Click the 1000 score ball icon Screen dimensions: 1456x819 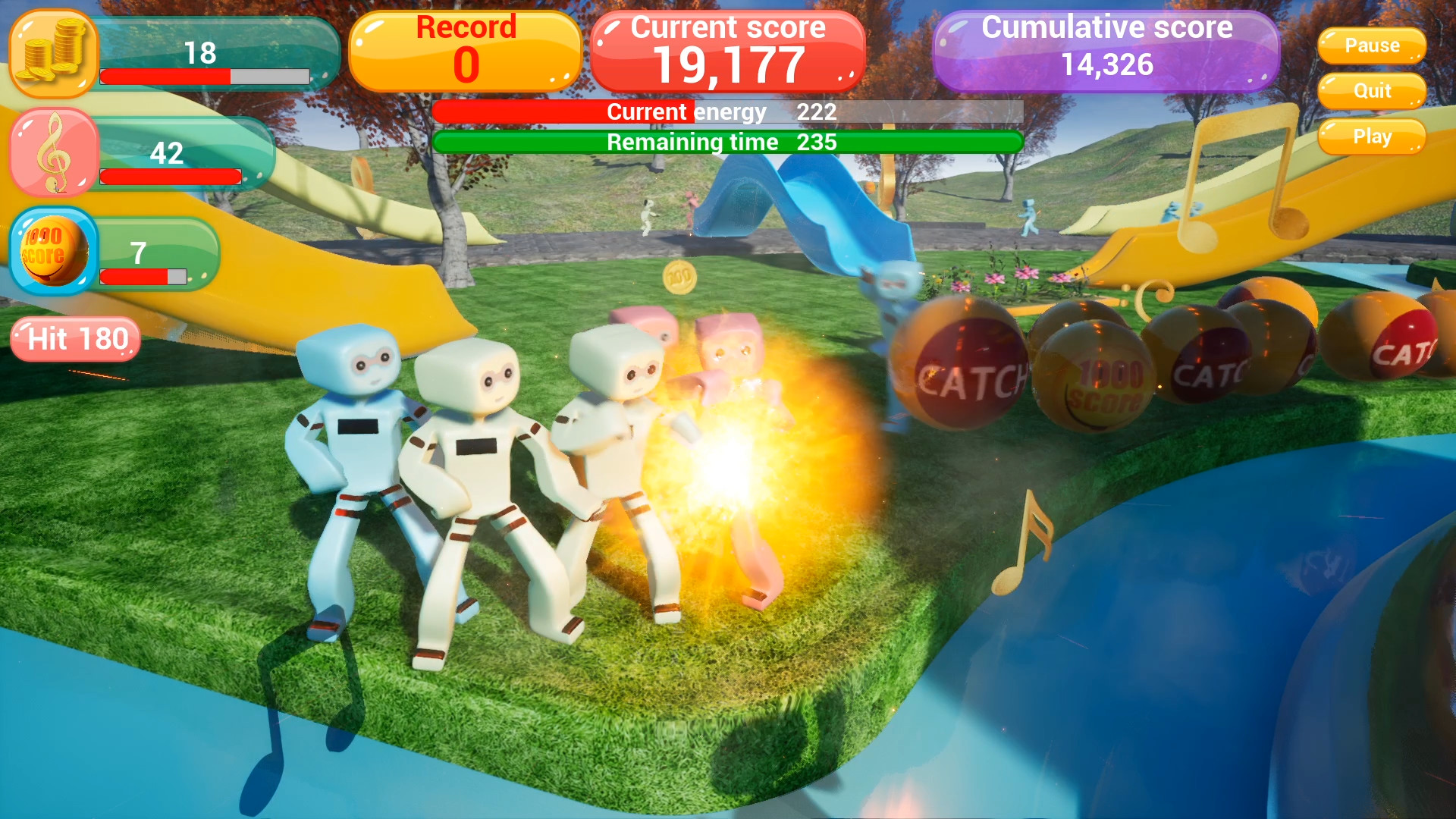[x=52, y=253]
